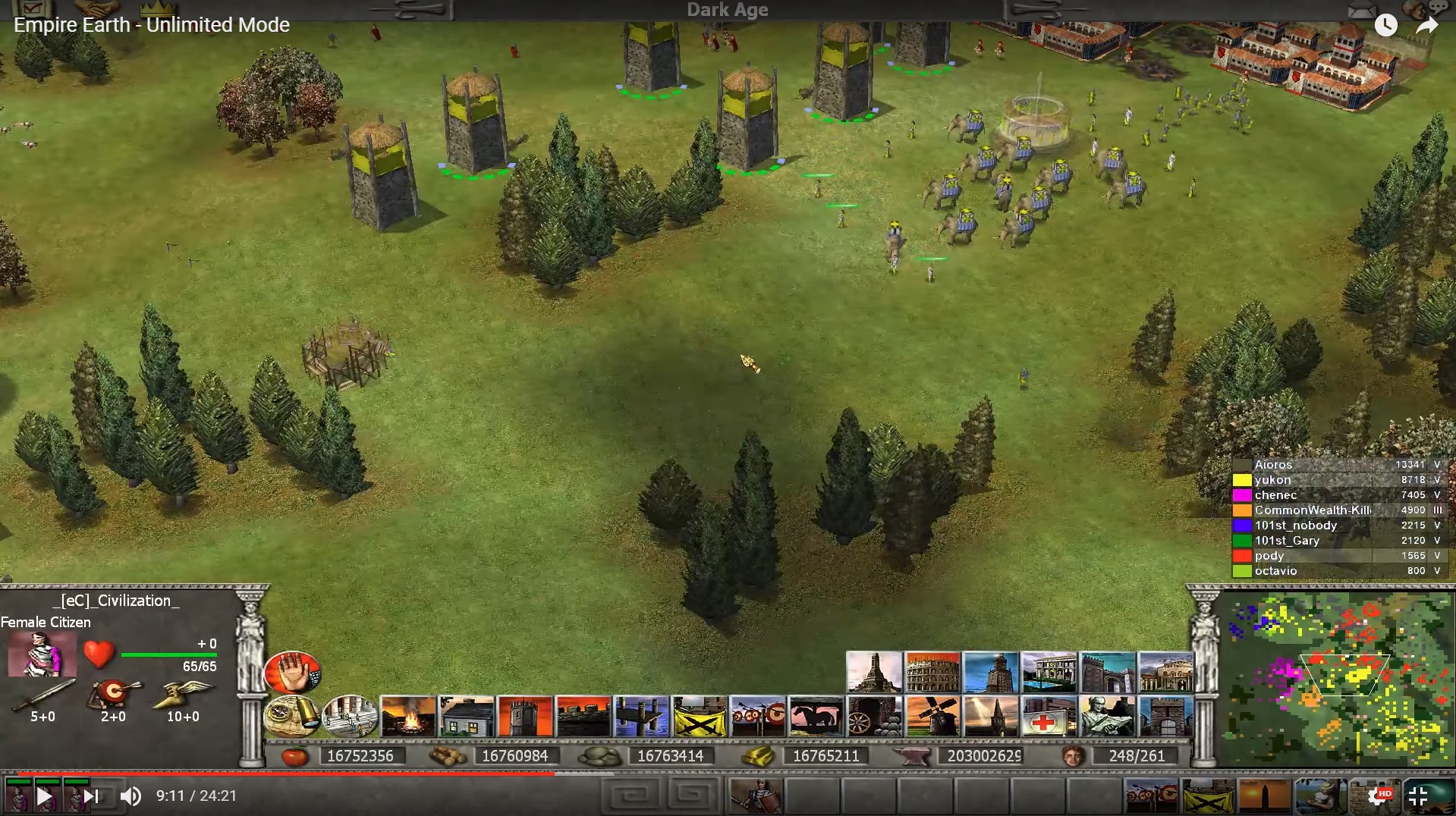Select the horse stable building icon
The height and width of the screenshot is (816, 1456).
[x=816, y=717]
